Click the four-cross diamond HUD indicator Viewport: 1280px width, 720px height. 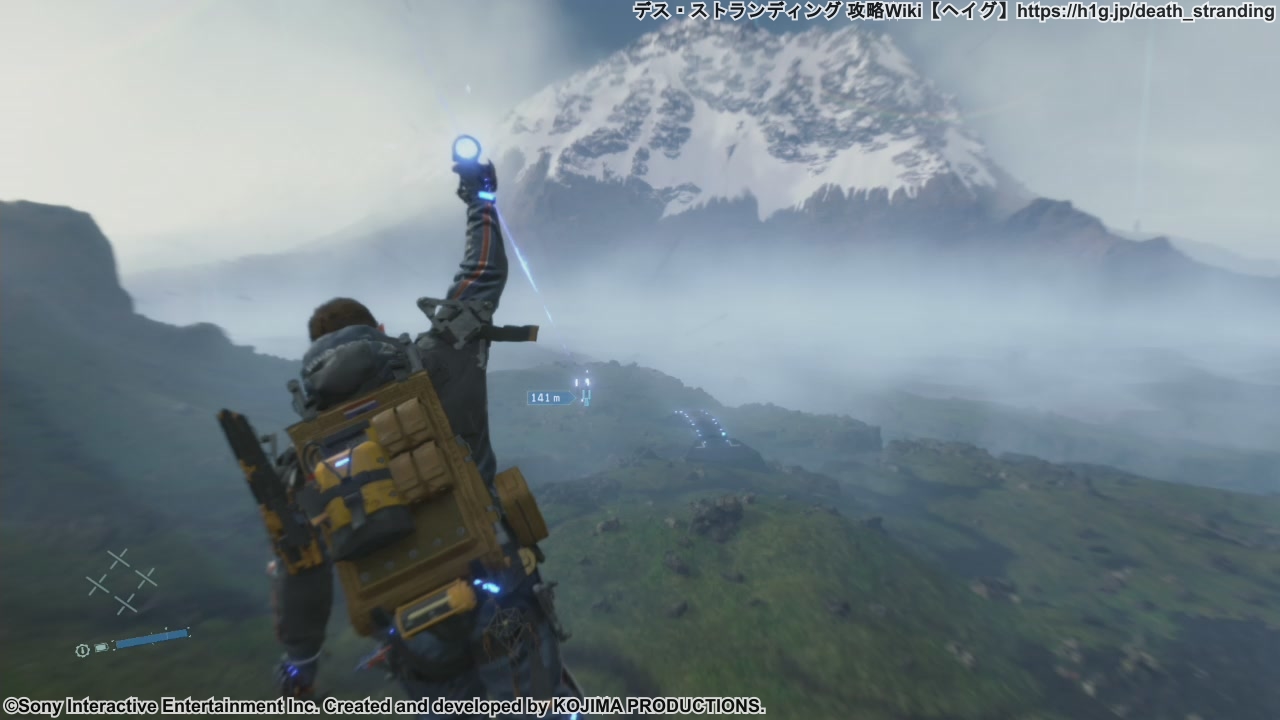[x=121, y=581]
